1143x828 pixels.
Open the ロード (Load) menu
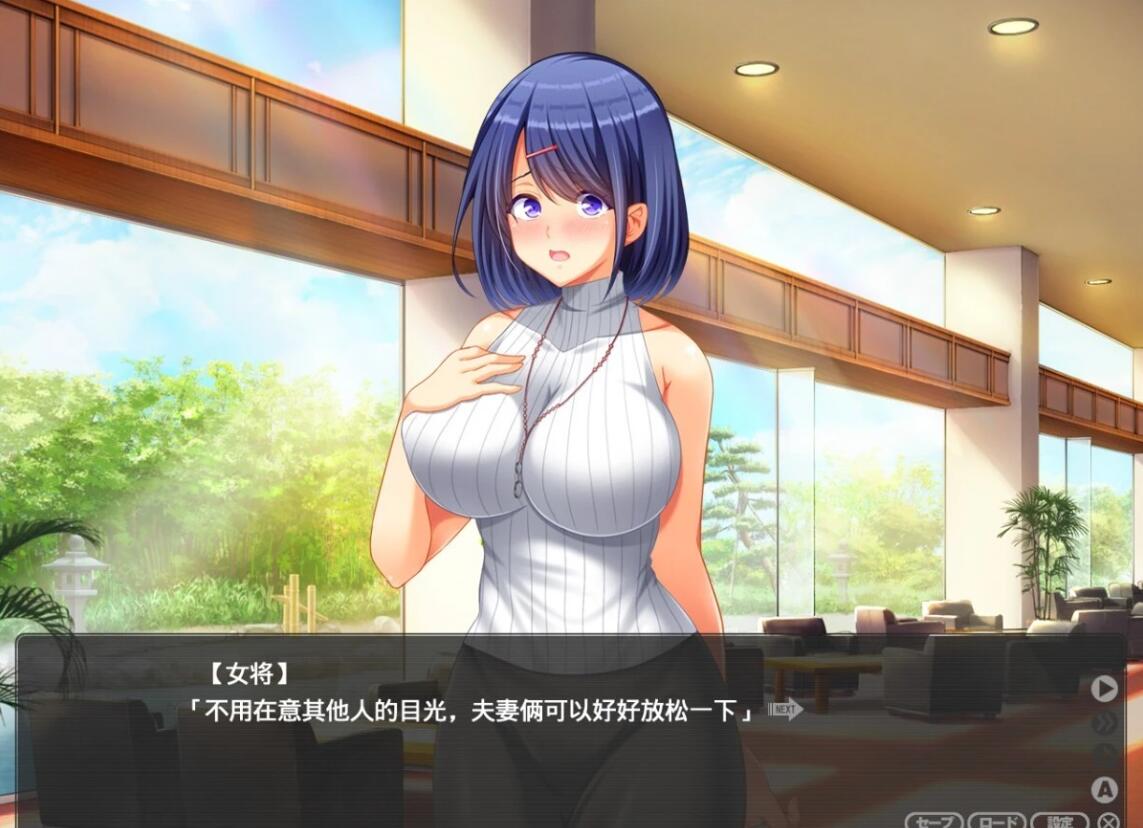(x=996, y=821)
